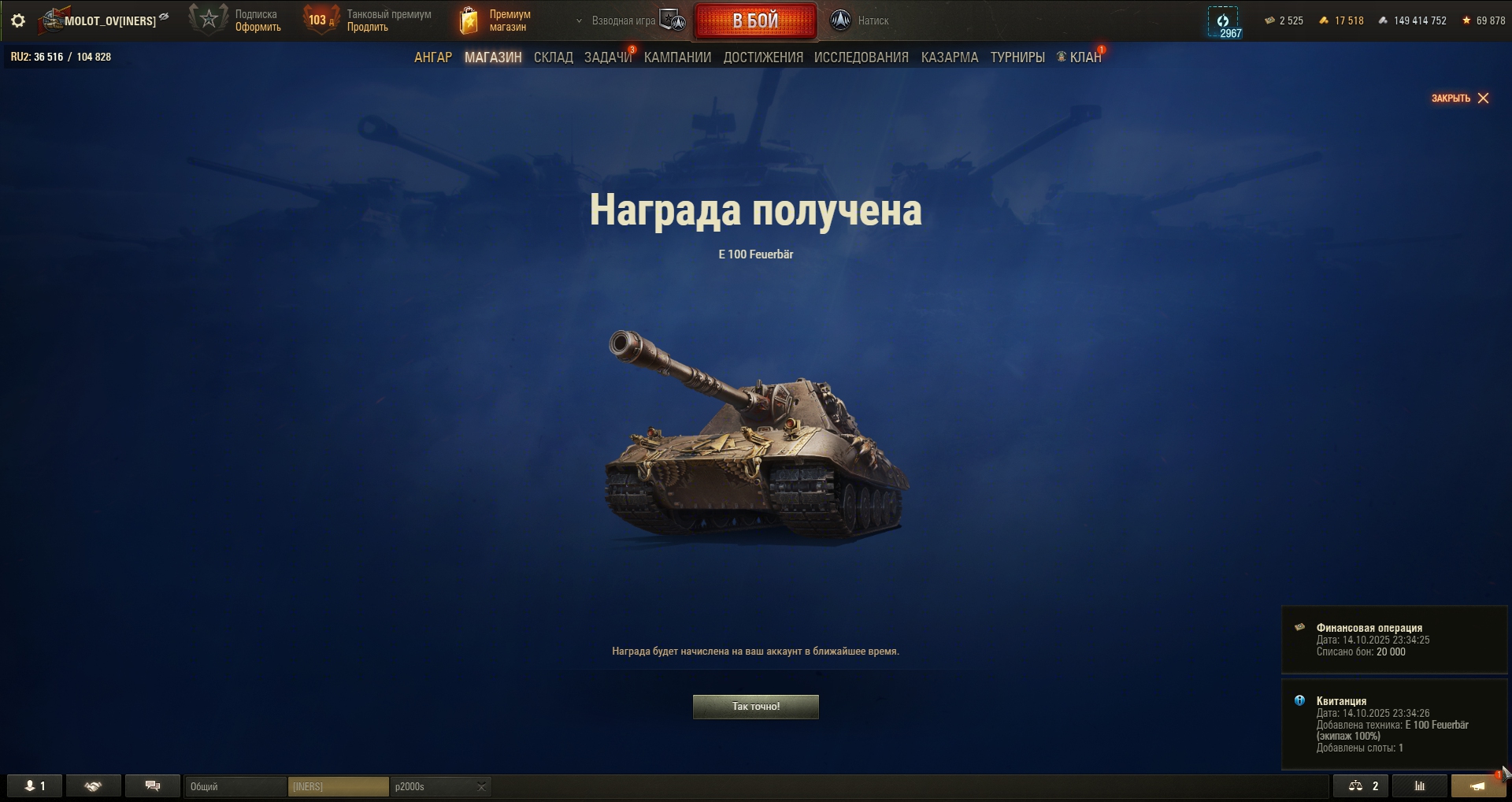Extend tank premium via Продлить
Screen dimensions: 1512x802
tap(368, 28)
